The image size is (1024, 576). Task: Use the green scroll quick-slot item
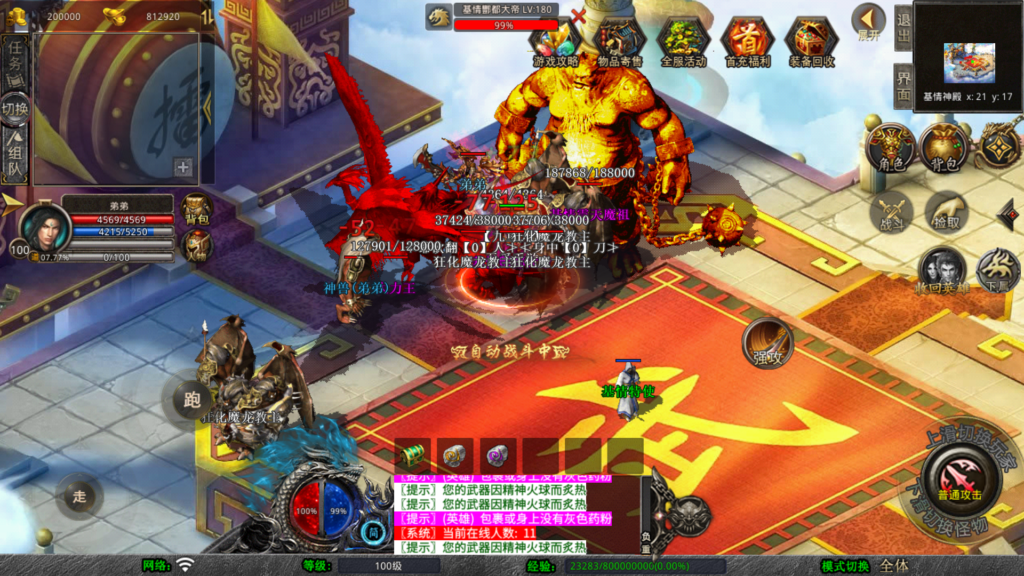(412, 455)
